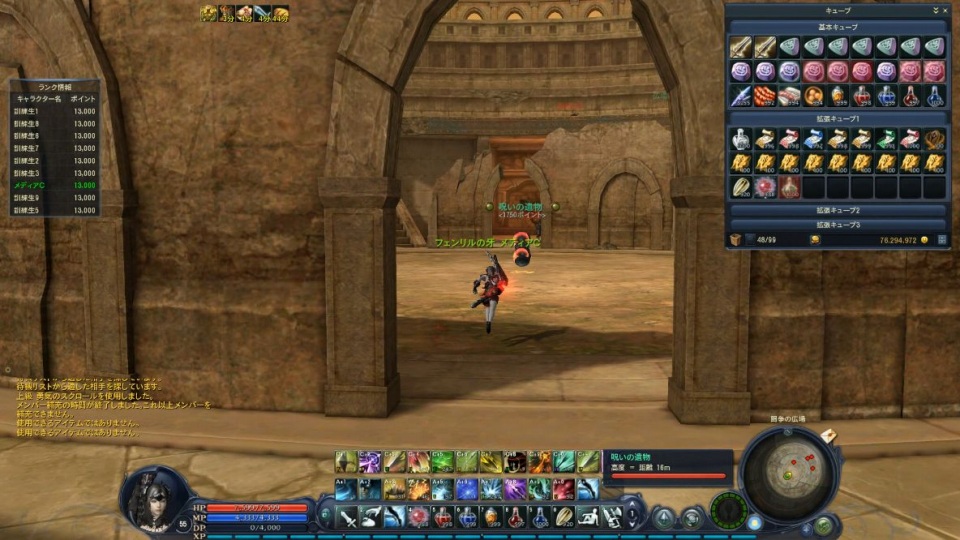Collapse the 基本キューブ section header

[x=838, y=27]
